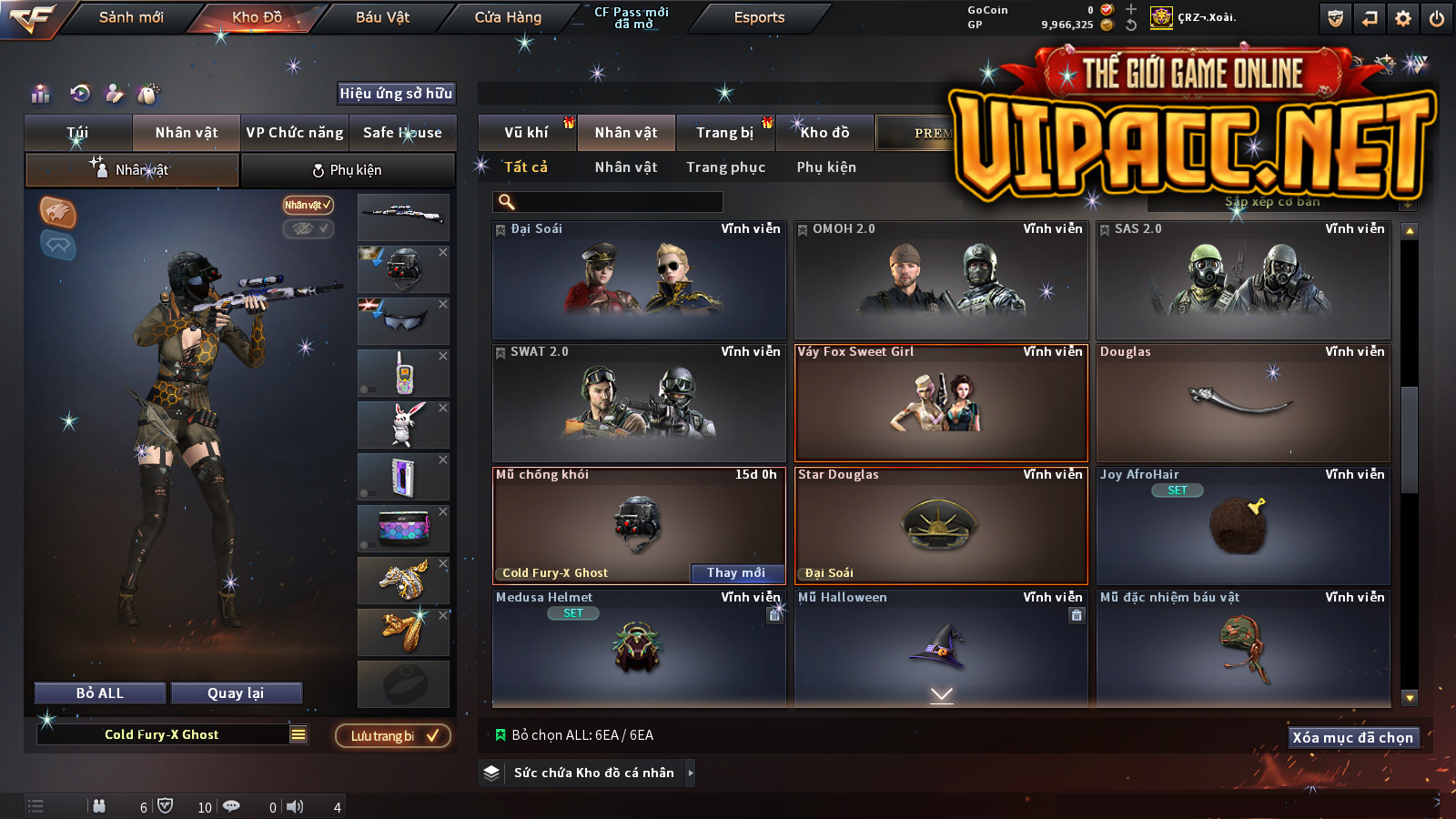Screen dimensions: 1456x819
Task: Open the gear settings icon
Action: (x=1403, y=18)
